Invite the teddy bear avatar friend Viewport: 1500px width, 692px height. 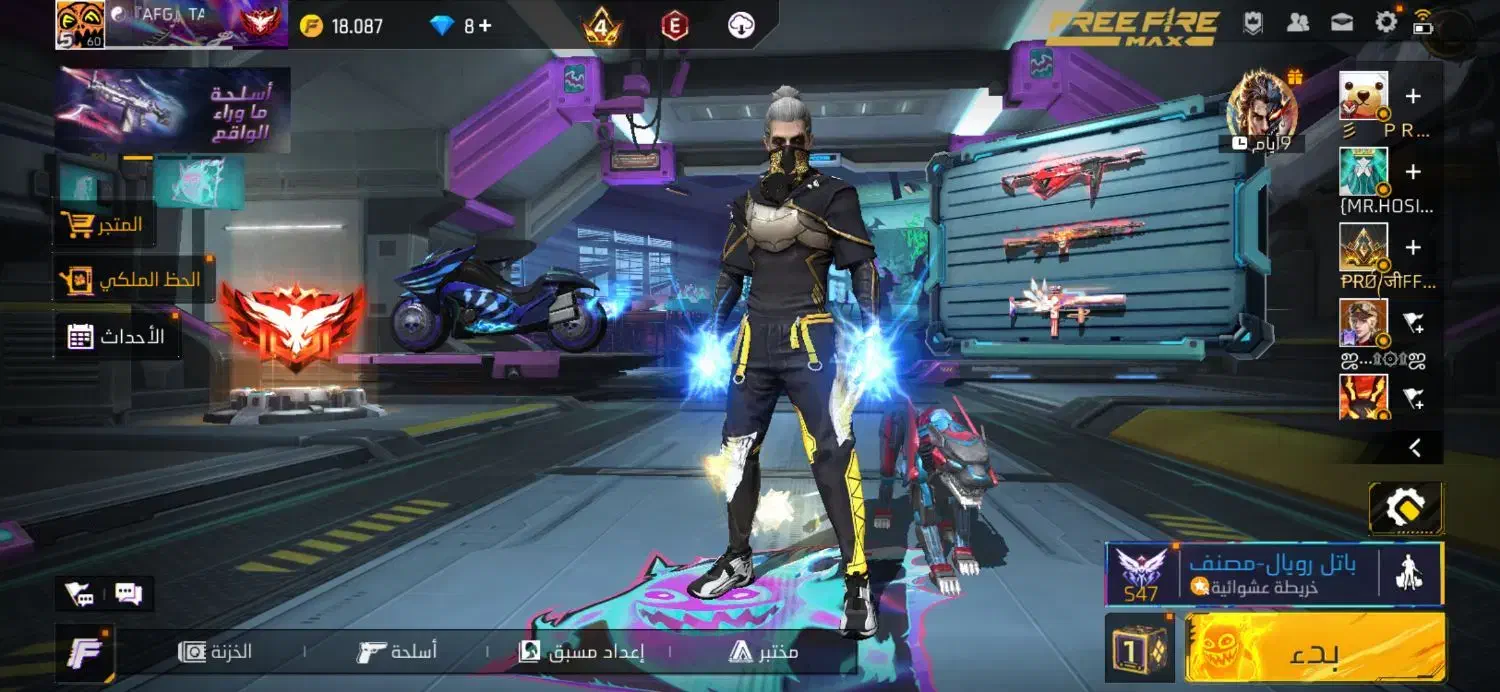pyautogui.click(x=1413, y=97)
